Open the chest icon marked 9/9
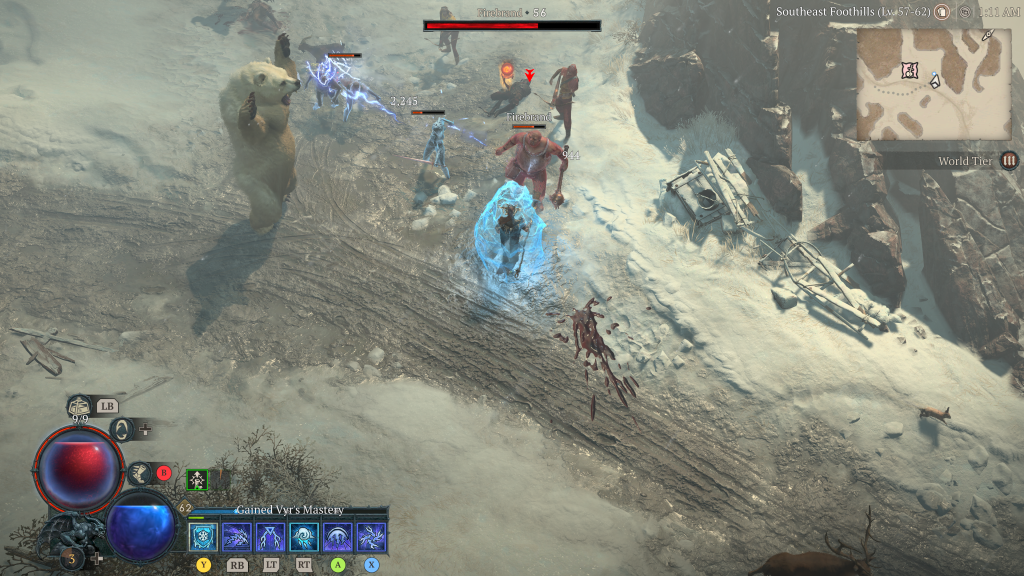The image size is (1024, 576). pyautogui.click(x=80, y=407)
